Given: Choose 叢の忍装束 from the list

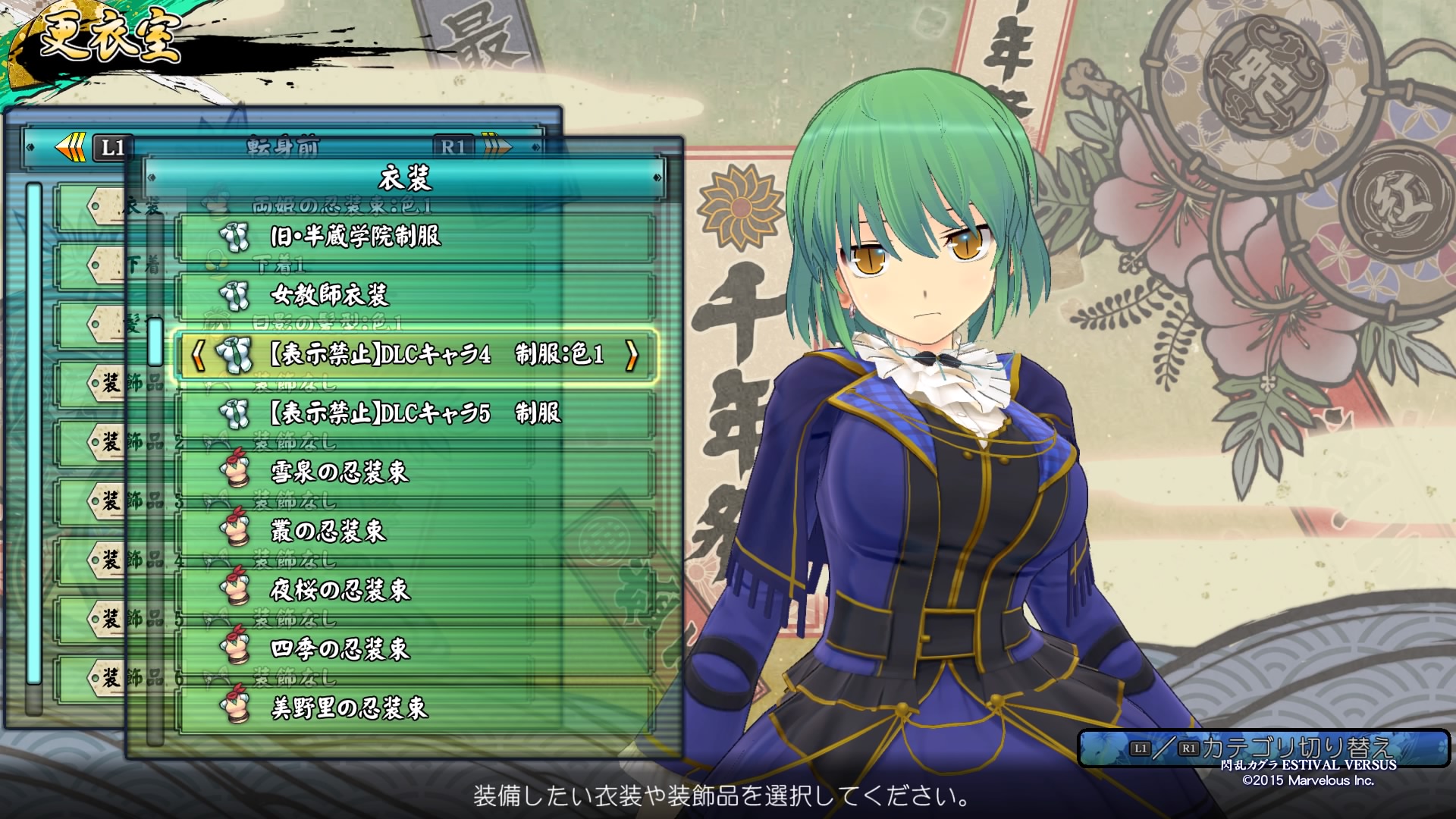Looking at the screenshot, I should click(416, 531).
